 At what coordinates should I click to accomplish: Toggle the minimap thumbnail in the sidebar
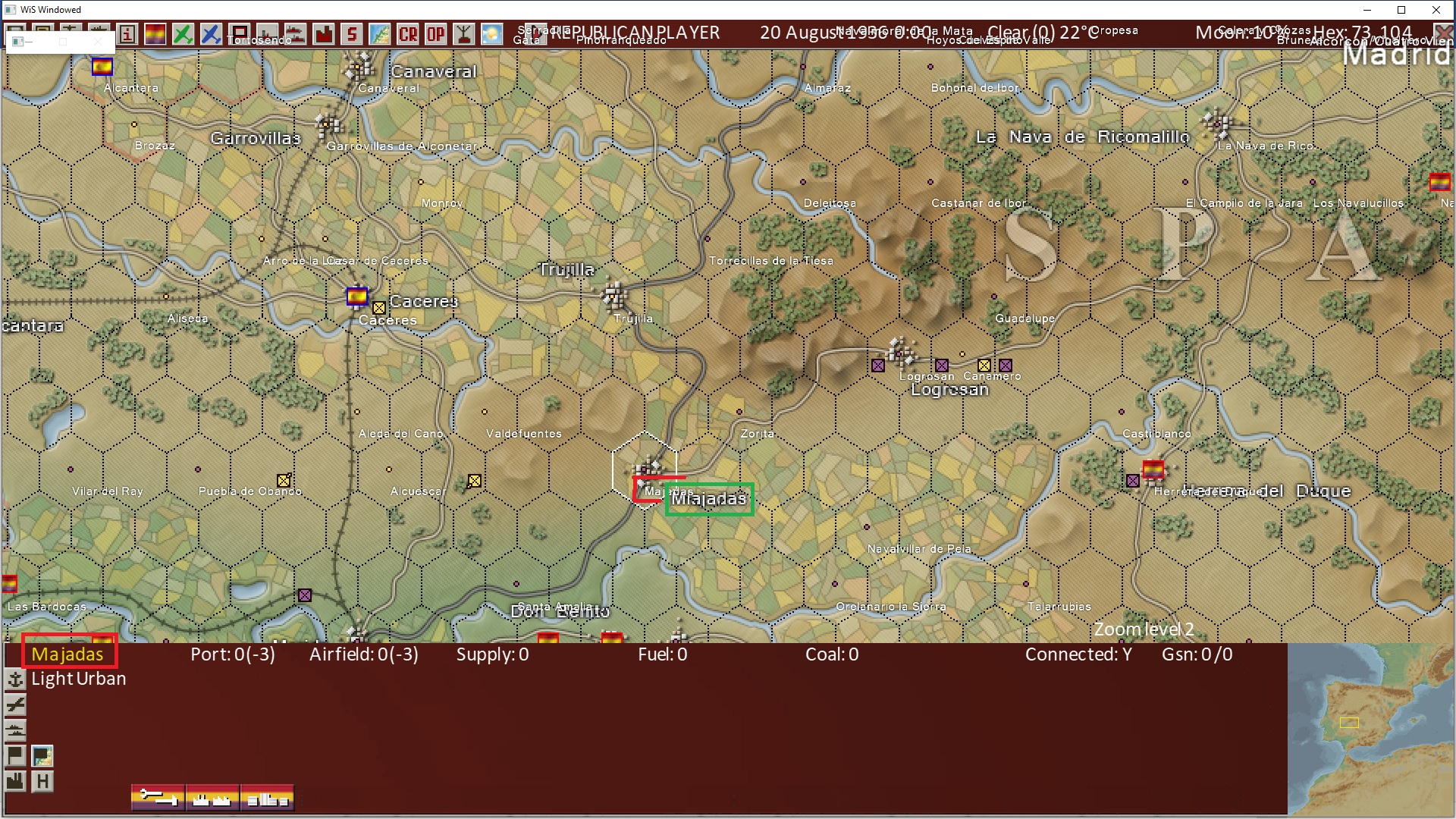42,756
